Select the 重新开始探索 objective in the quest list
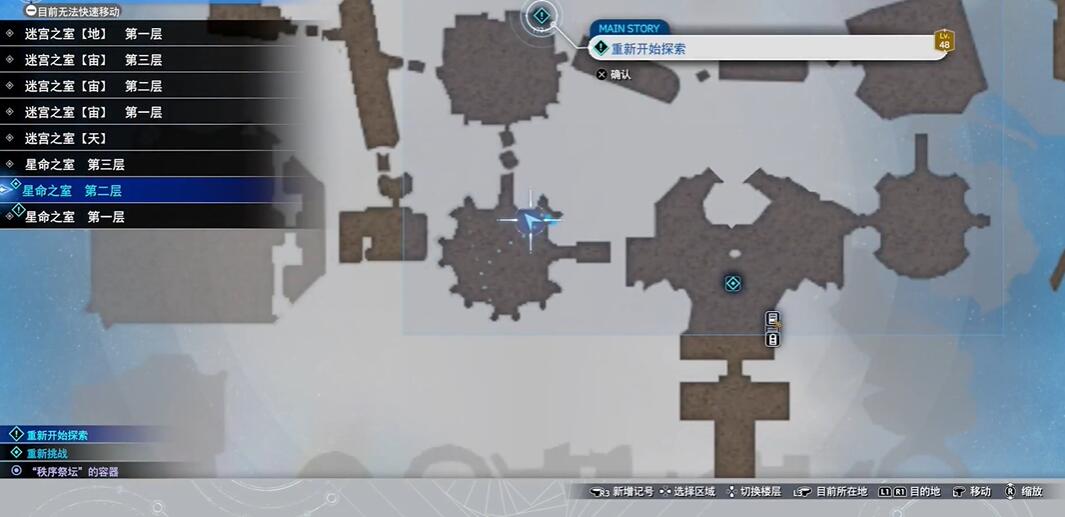Image resolution: width=1065 pixels, height=517 pixels. pyautogui.click(x=57, y=435)
